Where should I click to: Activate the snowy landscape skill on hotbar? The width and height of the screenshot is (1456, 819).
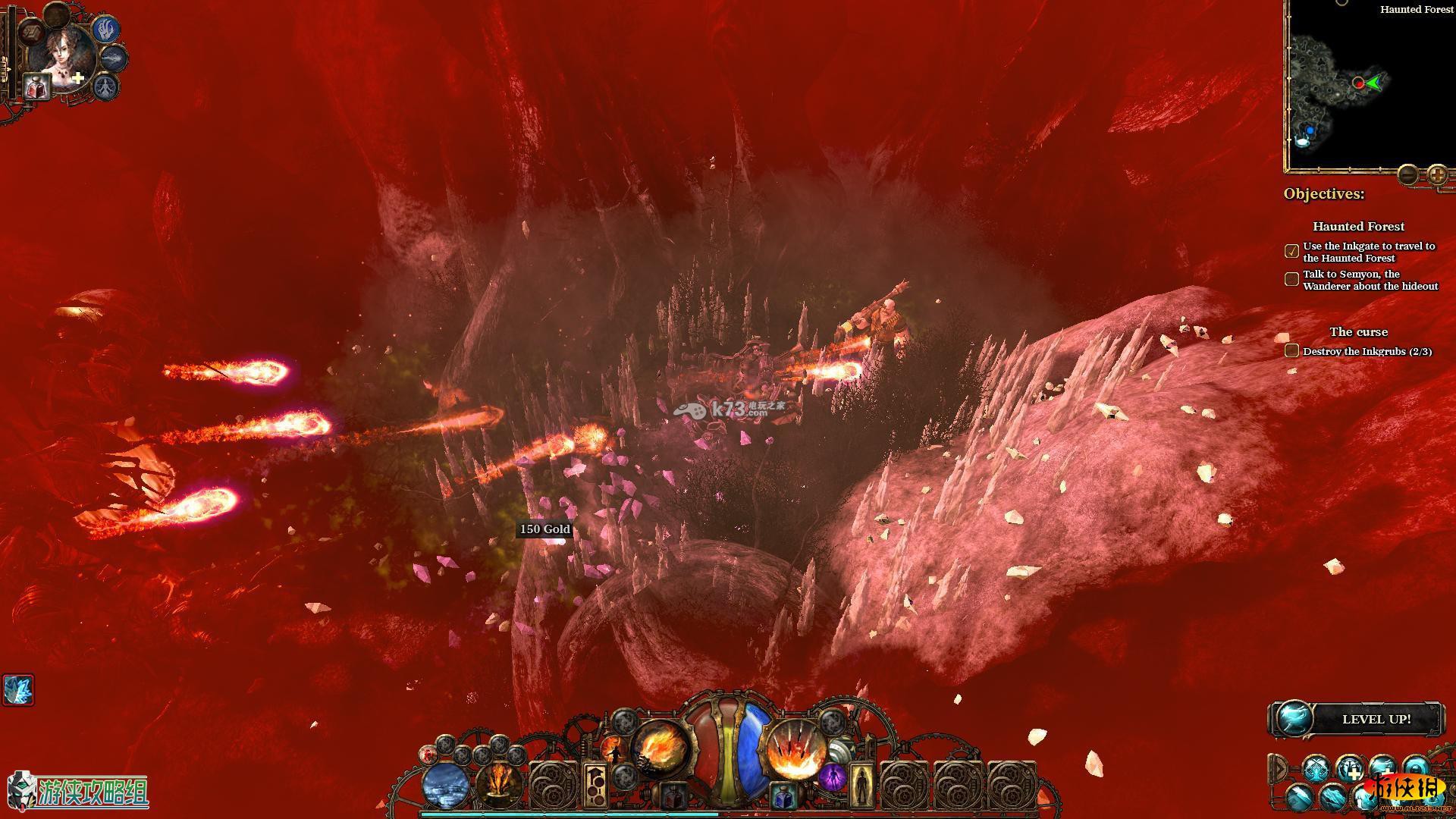(447, 786)
